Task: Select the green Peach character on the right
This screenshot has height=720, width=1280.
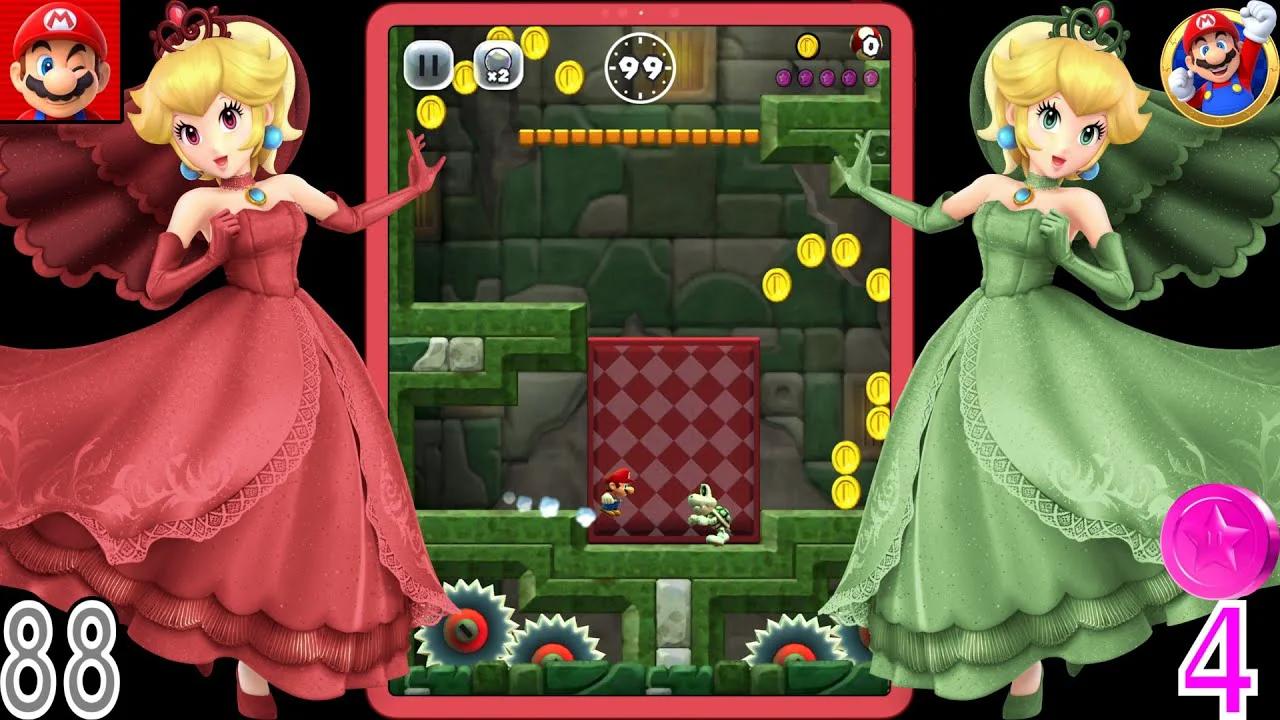Action: (1030, 350)
